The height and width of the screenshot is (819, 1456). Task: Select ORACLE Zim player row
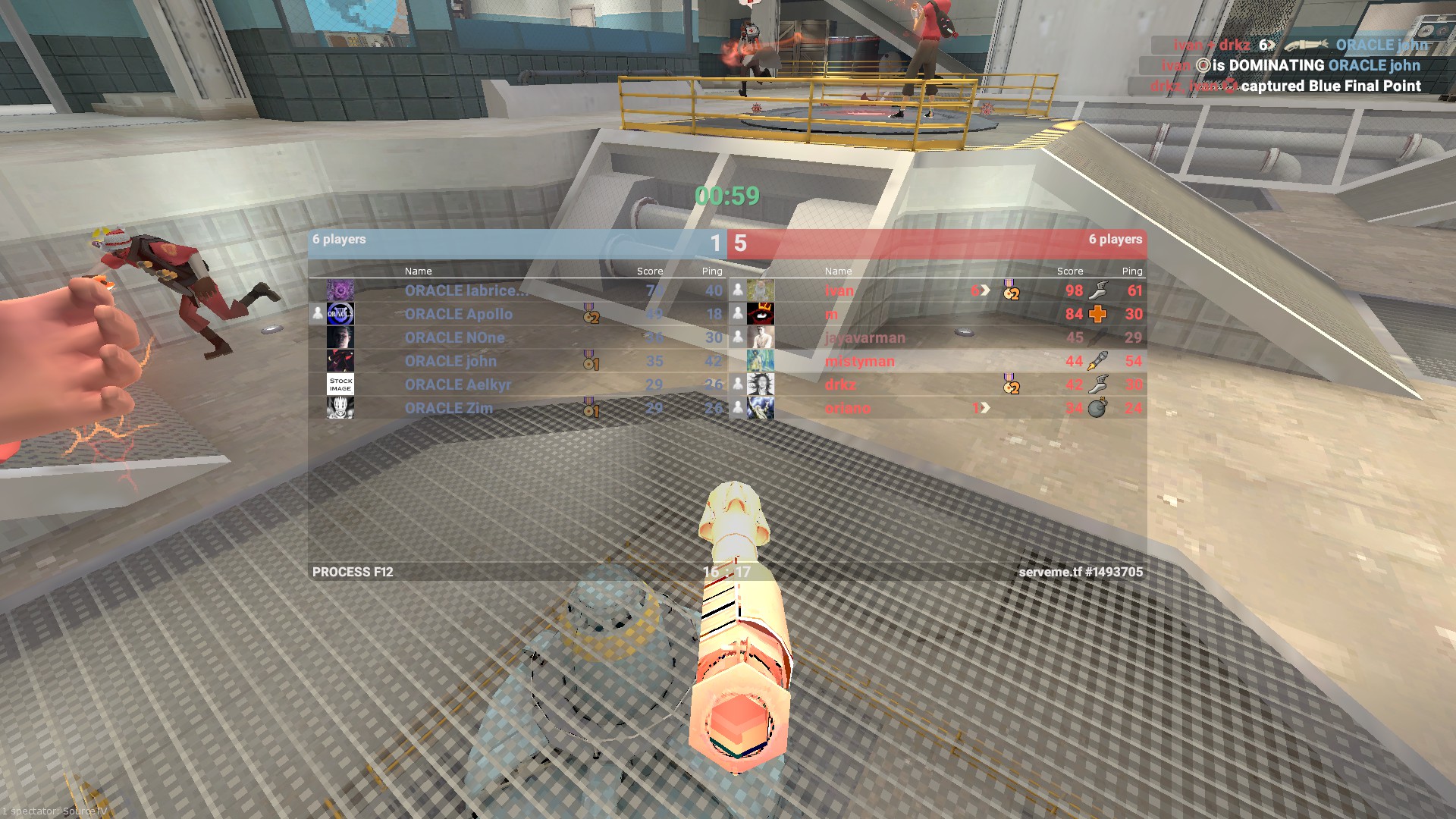tap(448, 408)
